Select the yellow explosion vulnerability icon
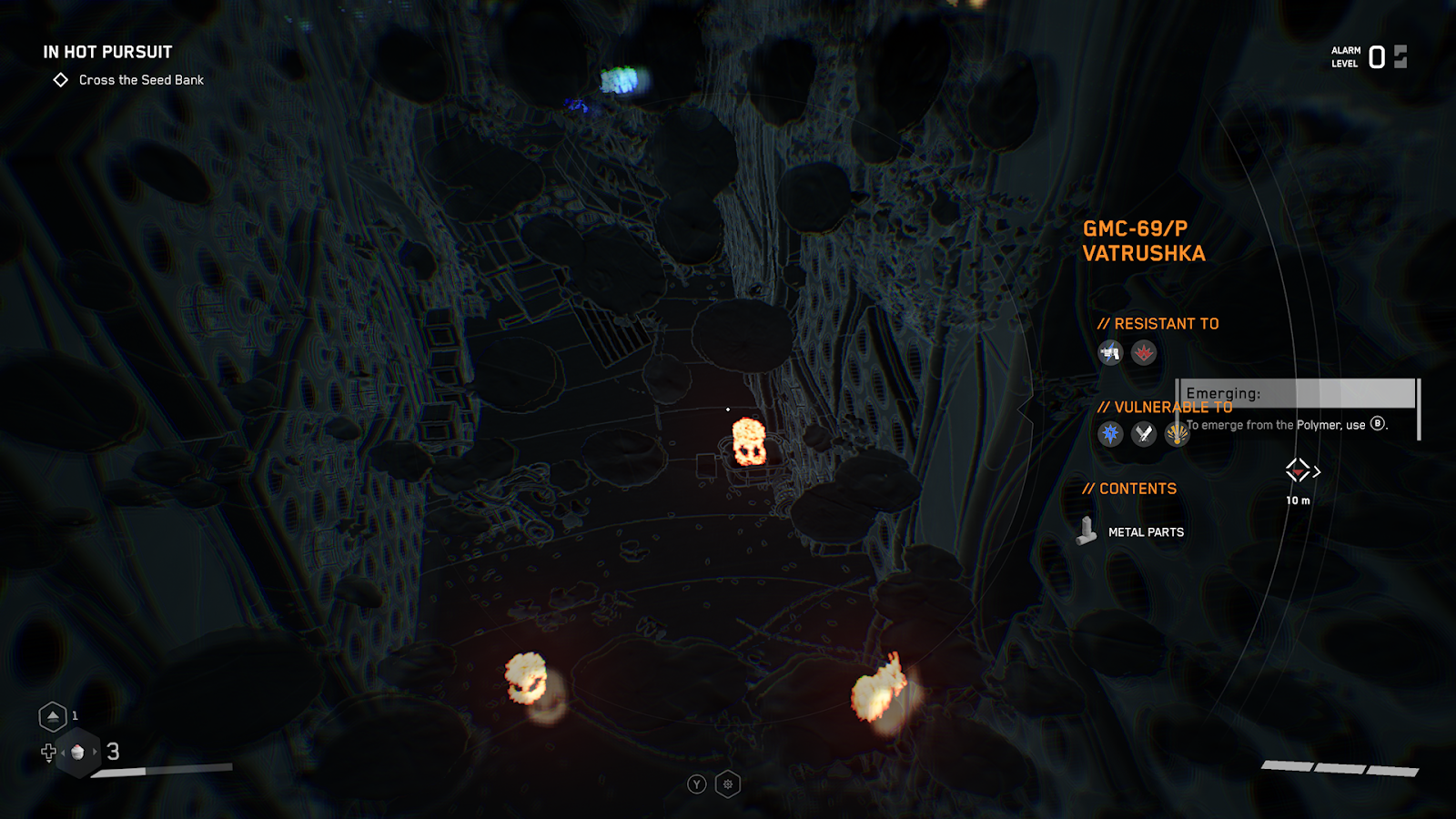Image resolution: width=1456 pixels, height=819 pixels. click(1177, 434)
